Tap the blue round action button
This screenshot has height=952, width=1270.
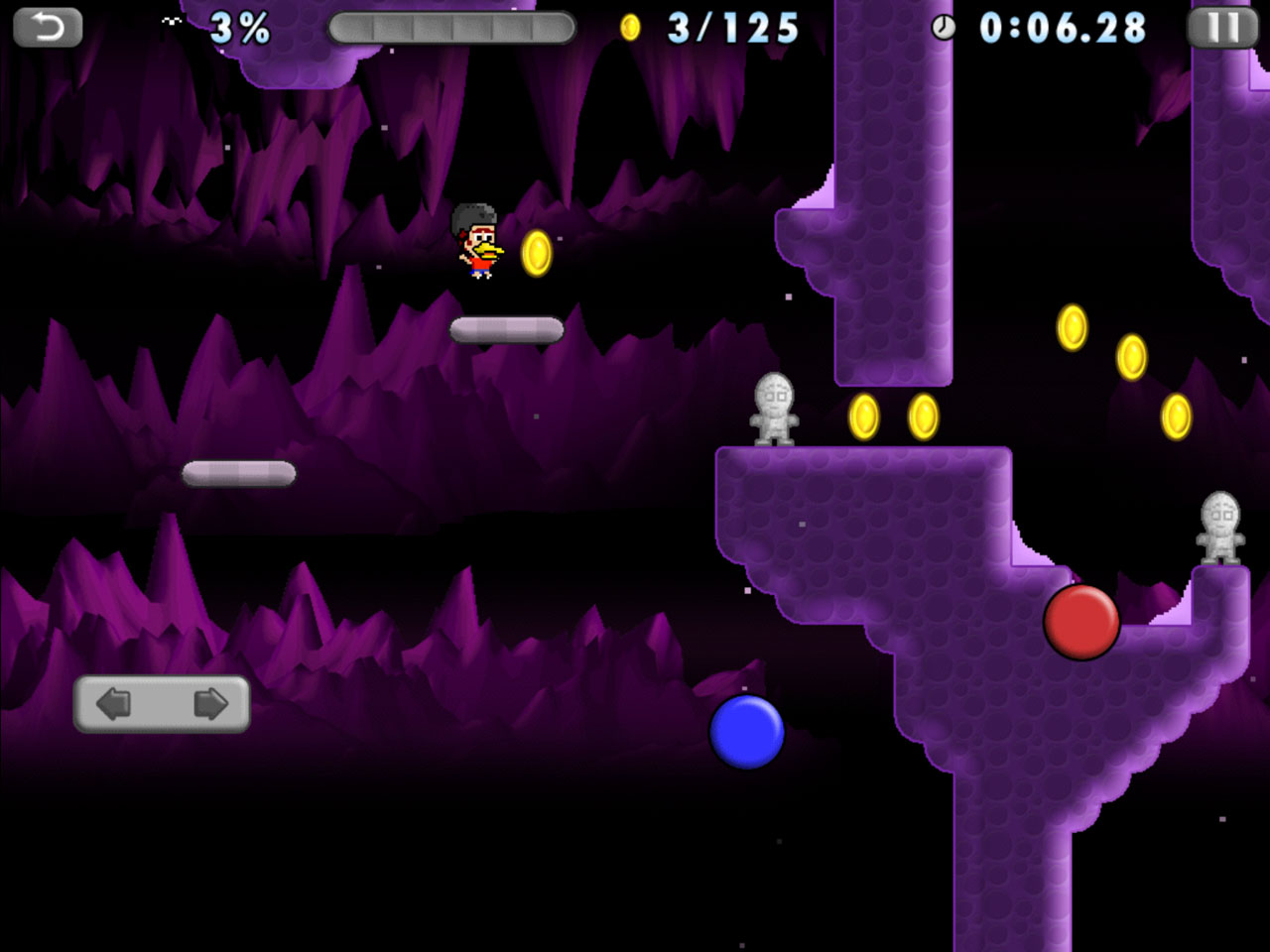pyautogui.click(x=747, y=732)
